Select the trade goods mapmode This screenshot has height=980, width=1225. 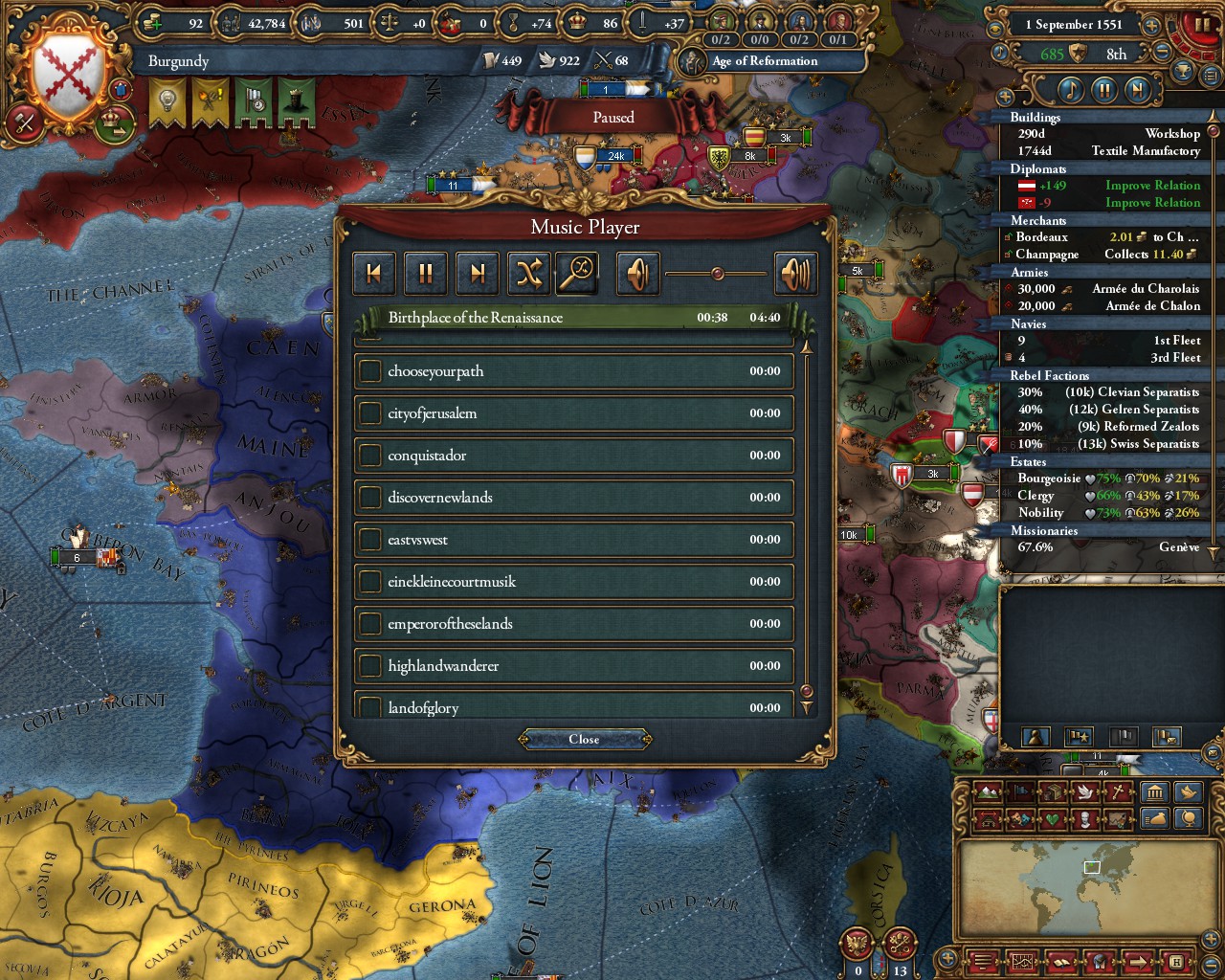1053,792
